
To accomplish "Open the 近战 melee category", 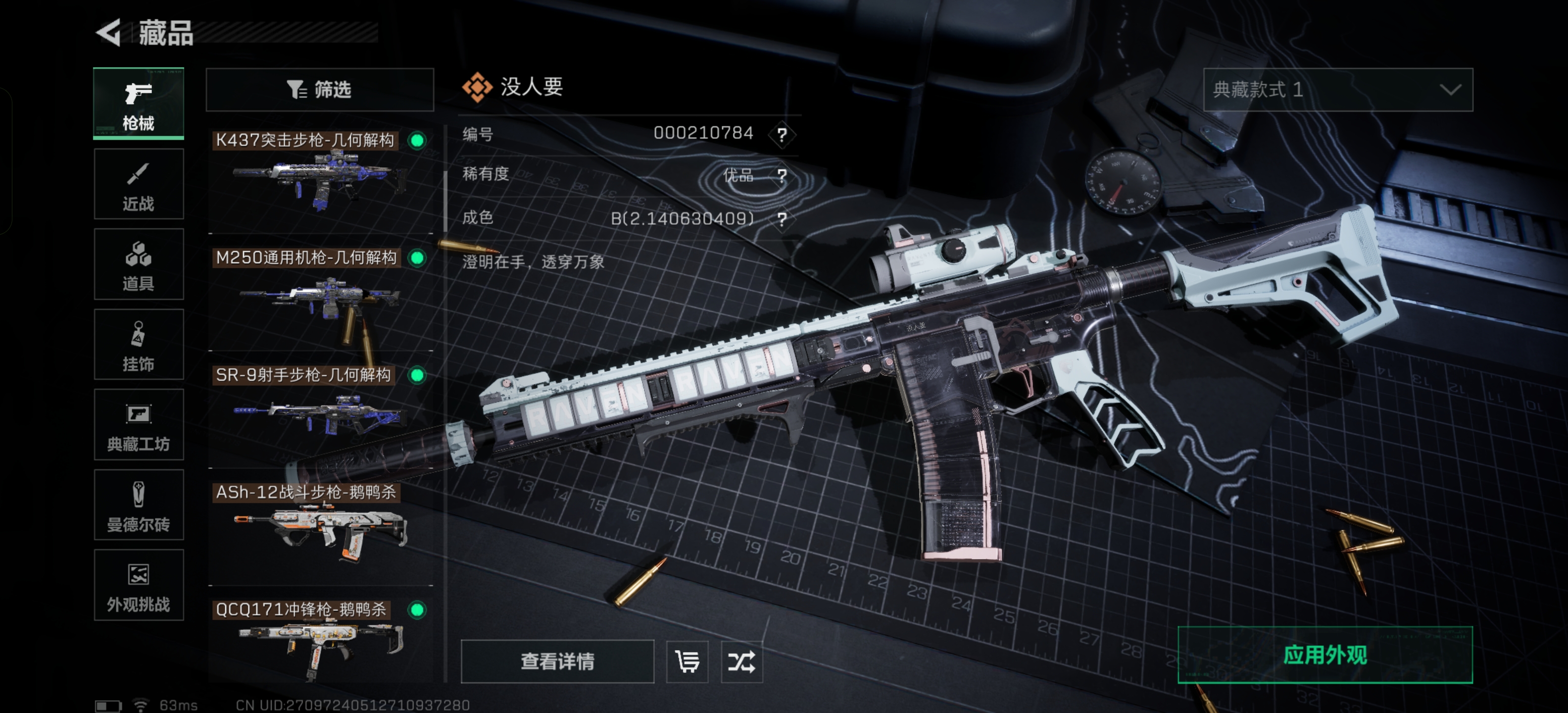I will click(x=139, y=185).
